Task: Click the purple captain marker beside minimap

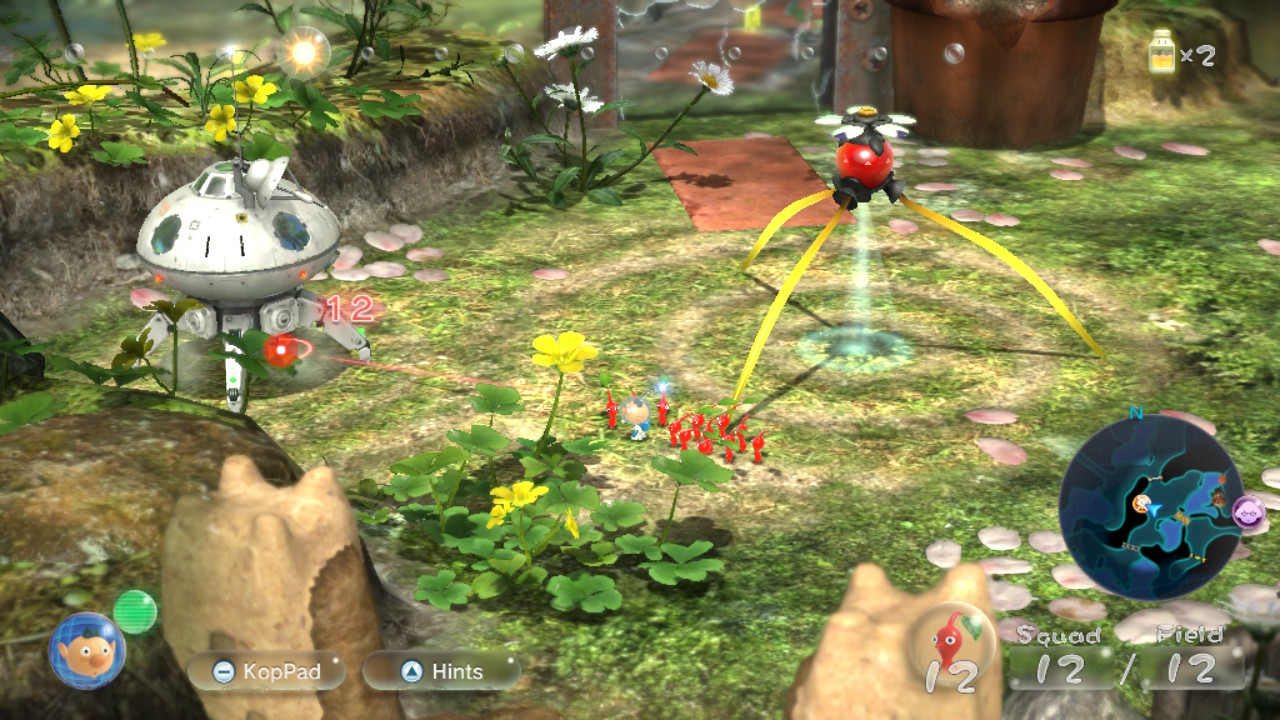Action: point(1249,512)
